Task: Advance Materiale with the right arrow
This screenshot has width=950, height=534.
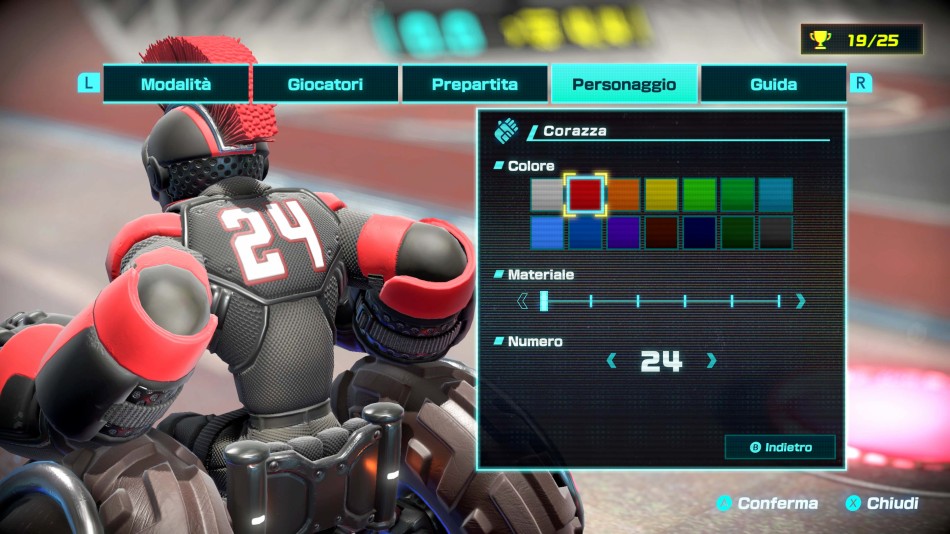Action: 800,301
